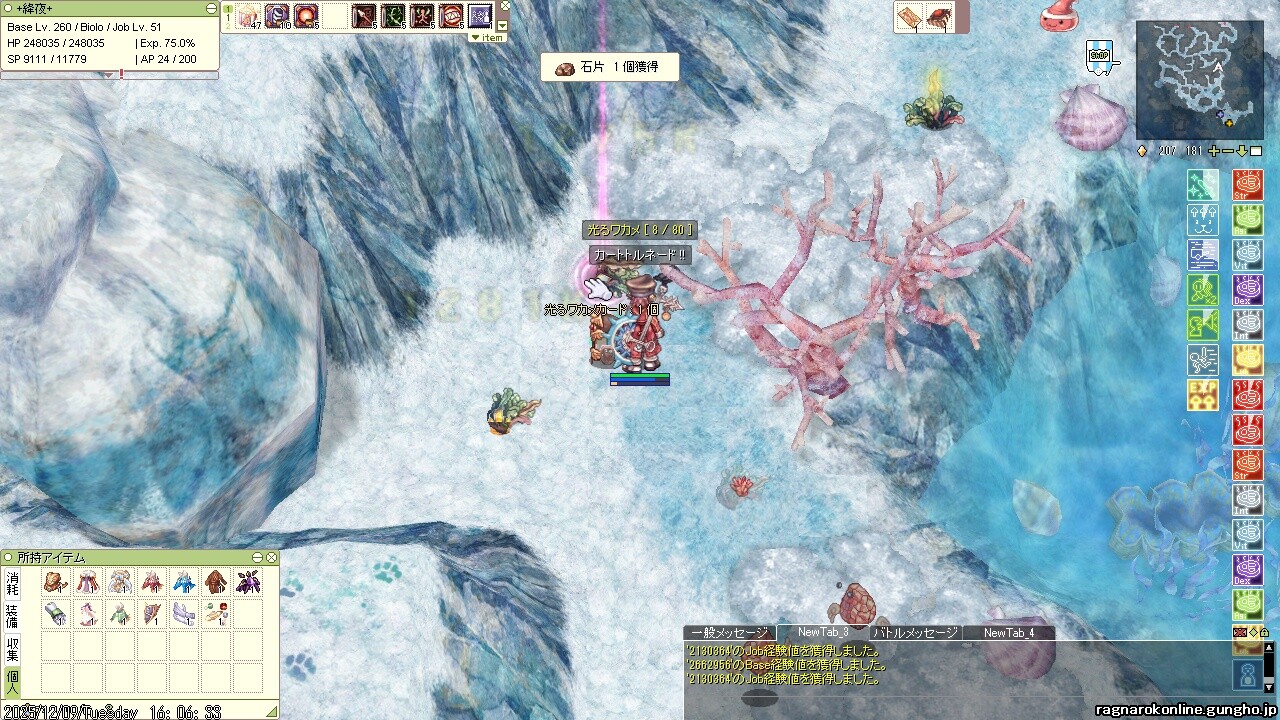Viewport: 1280px width, 720px height.
Task: Switch to the 一般メッセージ chat tab
Action: [729, 633]
